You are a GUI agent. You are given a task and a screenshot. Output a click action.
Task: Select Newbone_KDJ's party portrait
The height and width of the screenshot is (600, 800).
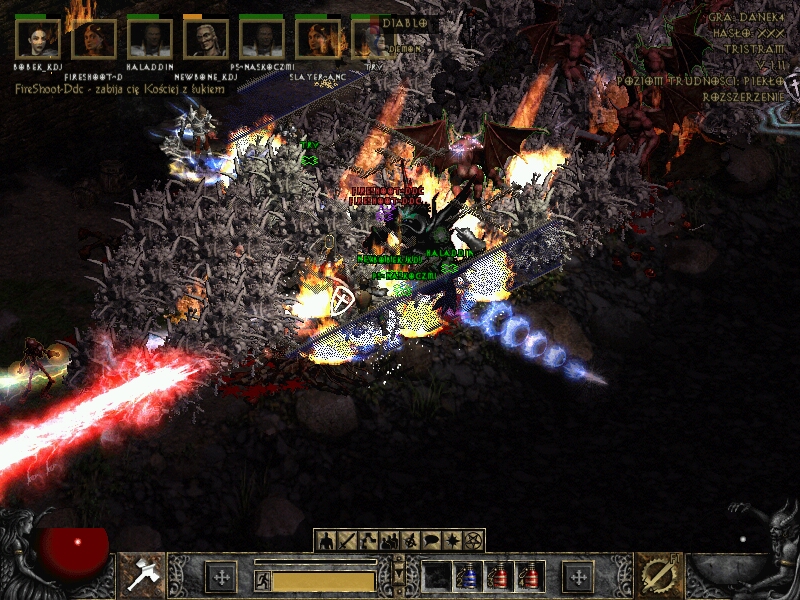pos(206,40)
